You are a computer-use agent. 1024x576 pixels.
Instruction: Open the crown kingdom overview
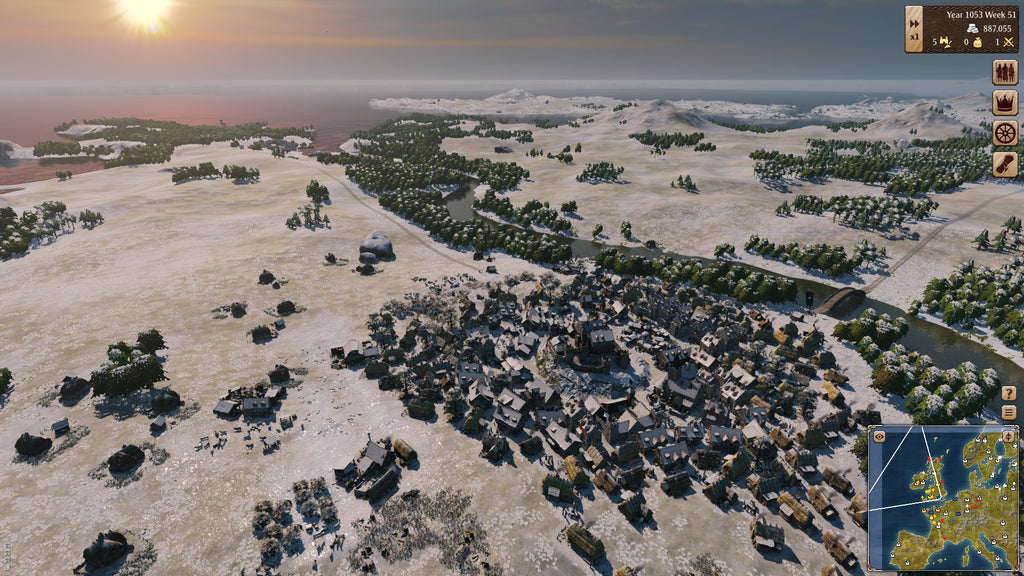pyautogui.click(x=1004, y=102)
